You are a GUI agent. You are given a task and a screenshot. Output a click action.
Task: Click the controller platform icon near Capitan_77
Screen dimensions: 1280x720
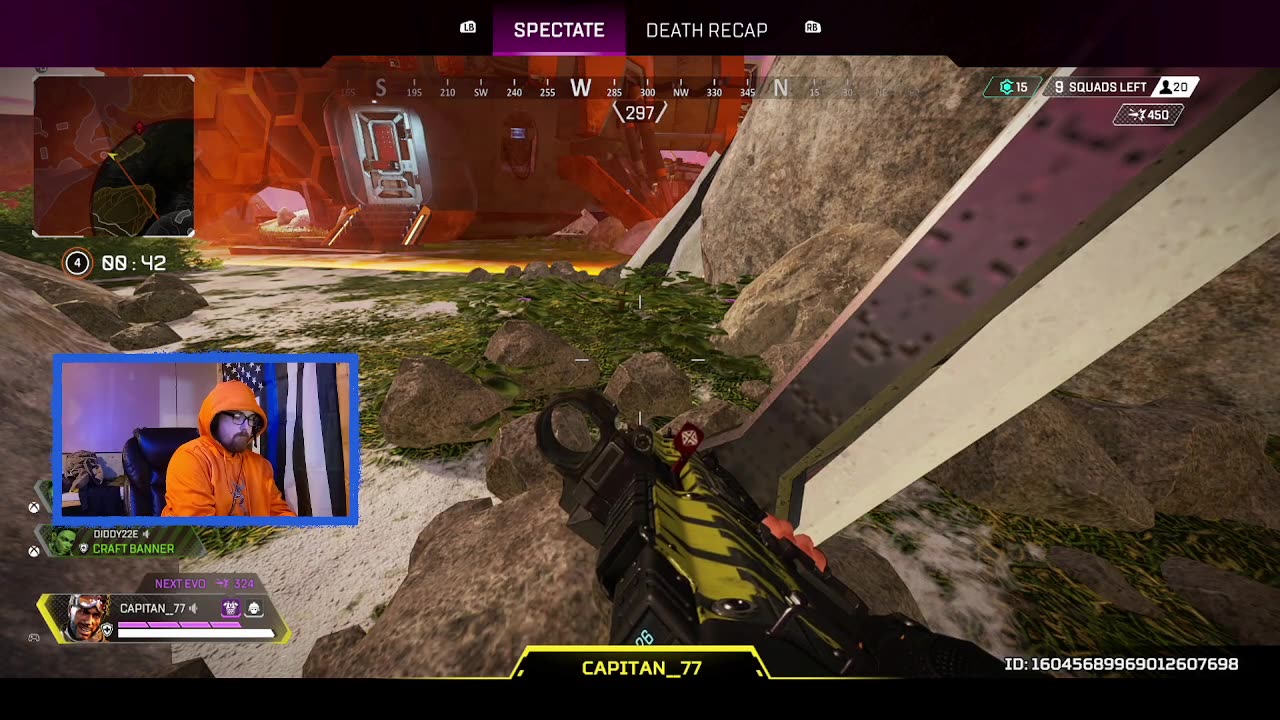click(34, 636)
